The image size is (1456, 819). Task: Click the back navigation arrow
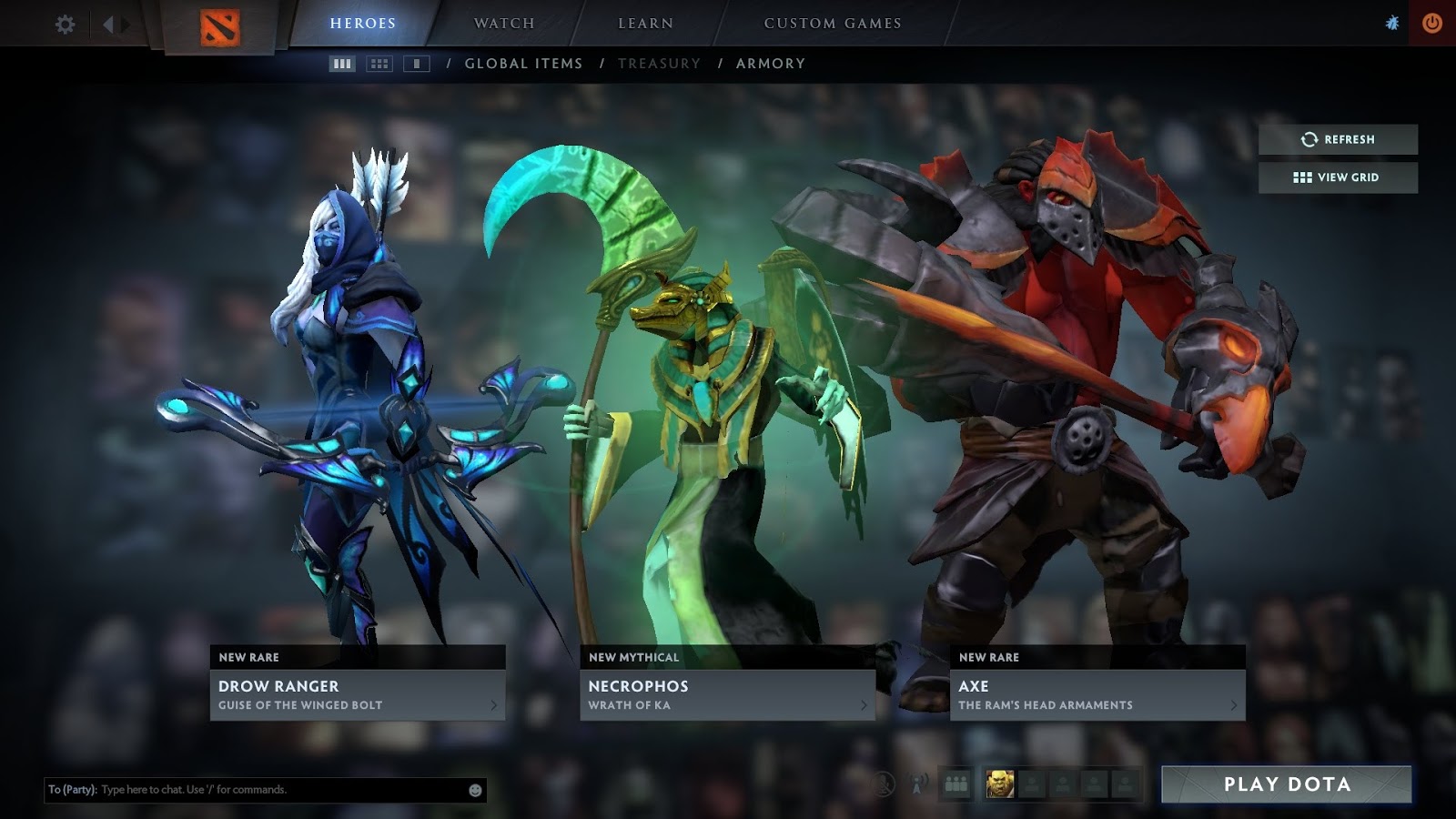(x=110, y=24)
